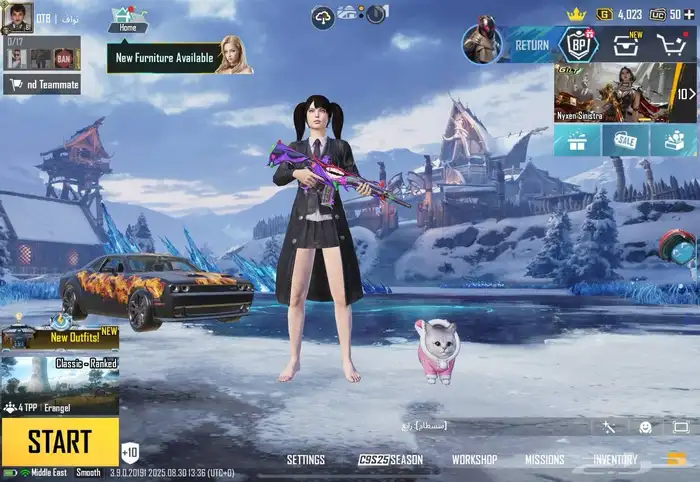
Task: Open the BP Royale Pass badge
Action: click(x=578, y=44)
